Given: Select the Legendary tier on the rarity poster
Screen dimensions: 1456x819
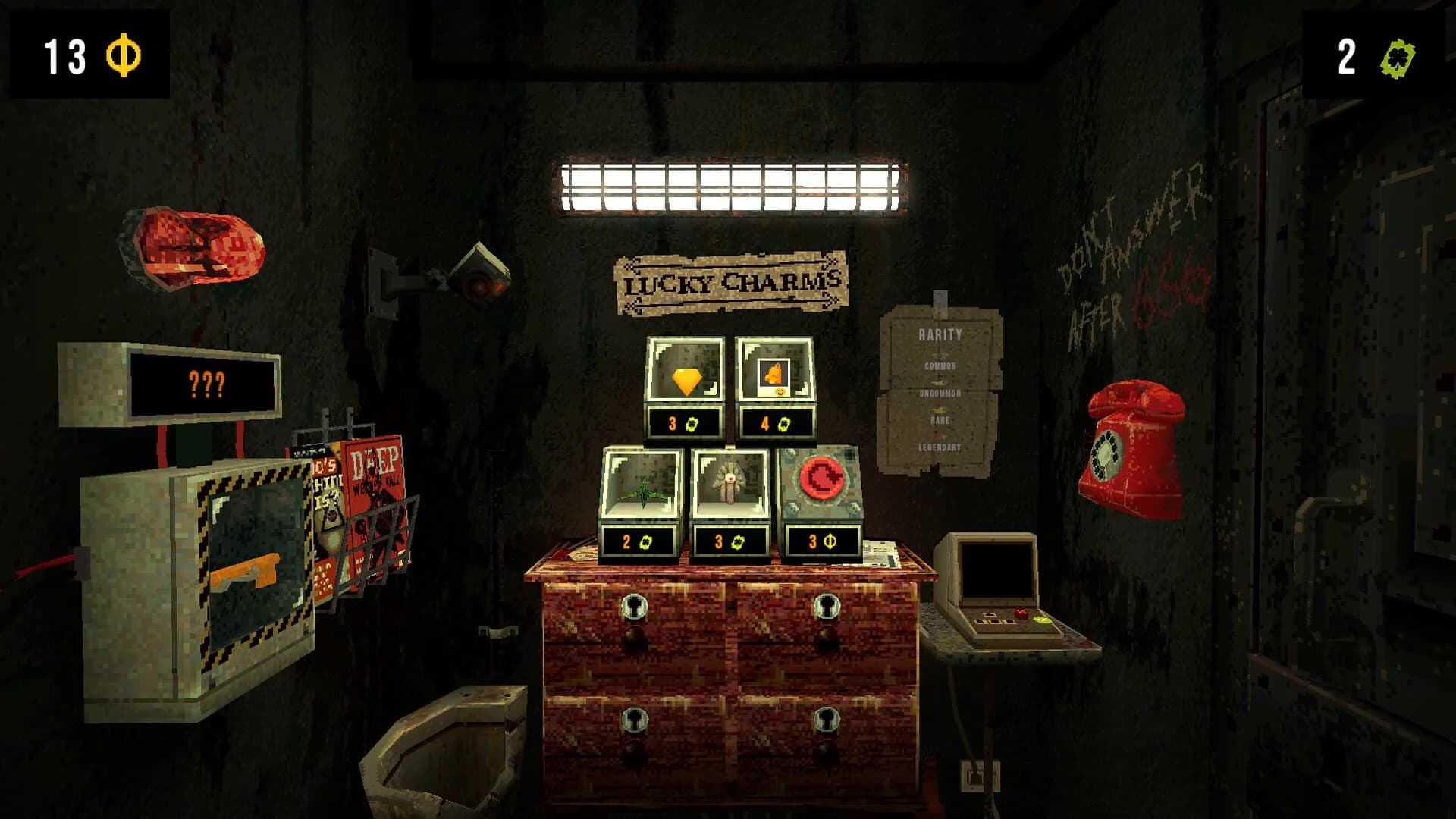Looking at the screenshot, I should click(938, 447).
